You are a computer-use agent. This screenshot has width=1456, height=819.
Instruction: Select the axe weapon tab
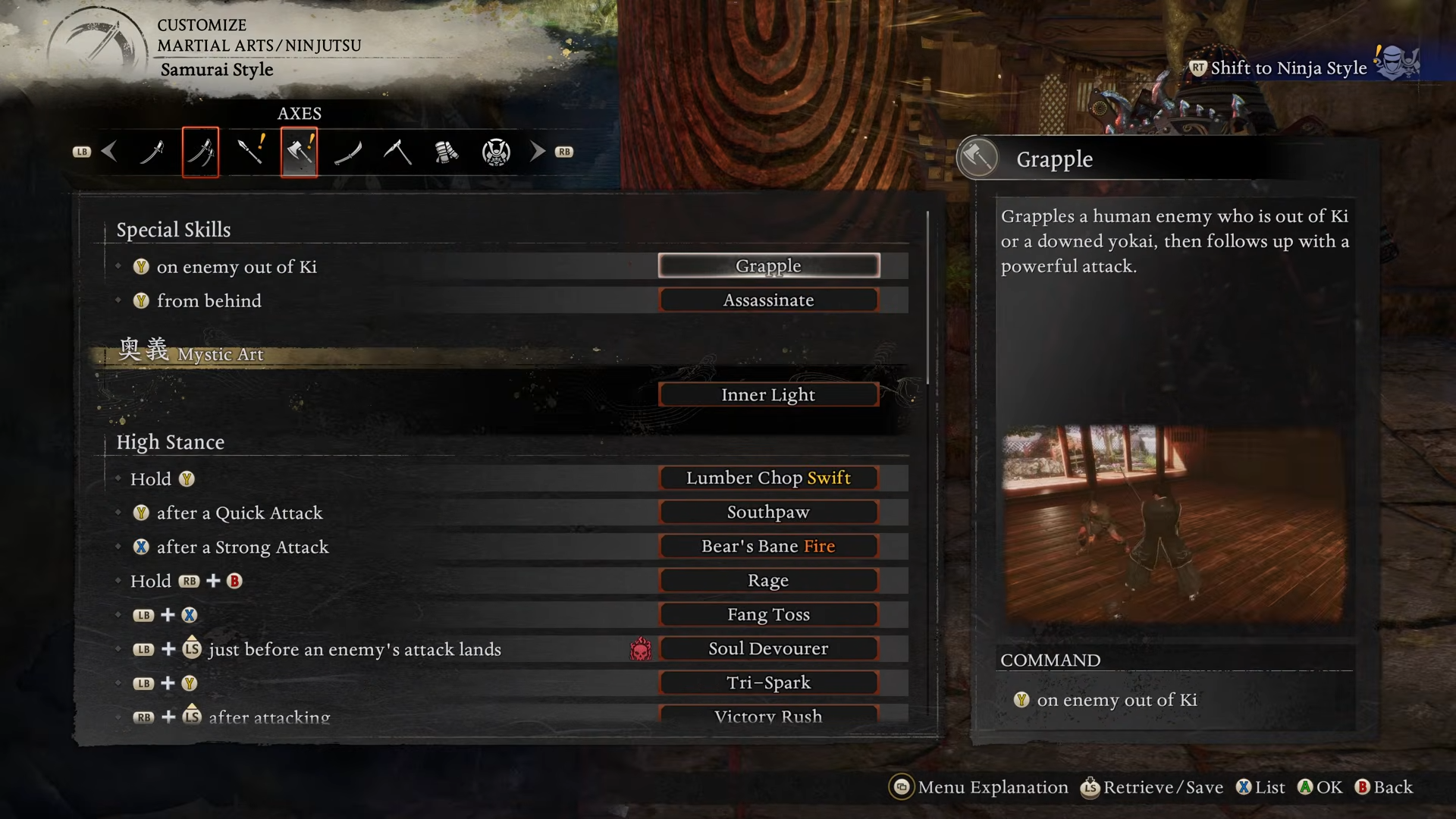click(x=300, y=152)
